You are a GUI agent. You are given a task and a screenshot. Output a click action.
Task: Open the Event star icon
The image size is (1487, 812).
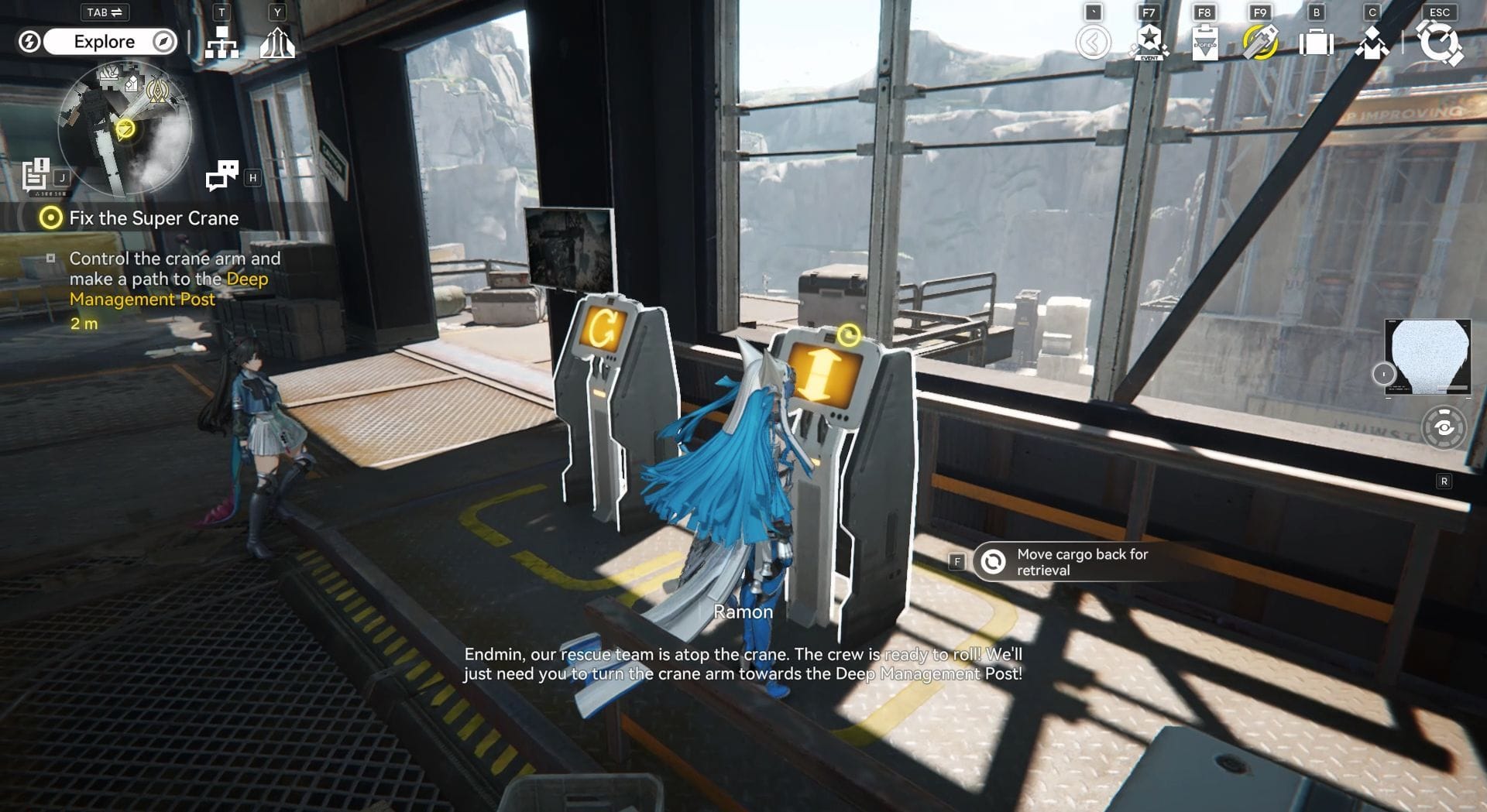click(1149, 43)
